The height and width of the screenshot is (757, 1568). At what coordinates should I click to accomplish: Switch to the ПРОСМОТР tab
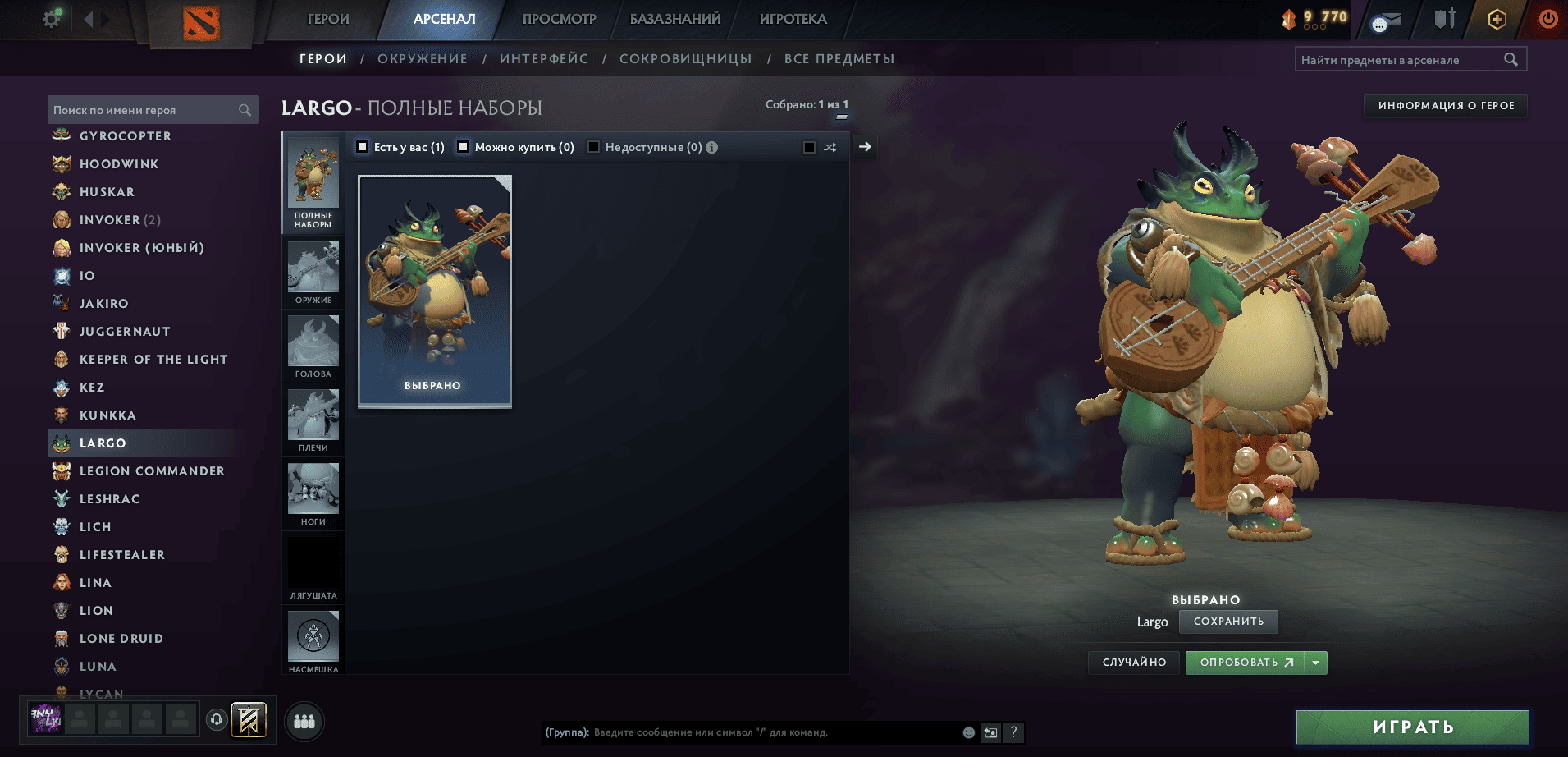click(x=559, y=19)
